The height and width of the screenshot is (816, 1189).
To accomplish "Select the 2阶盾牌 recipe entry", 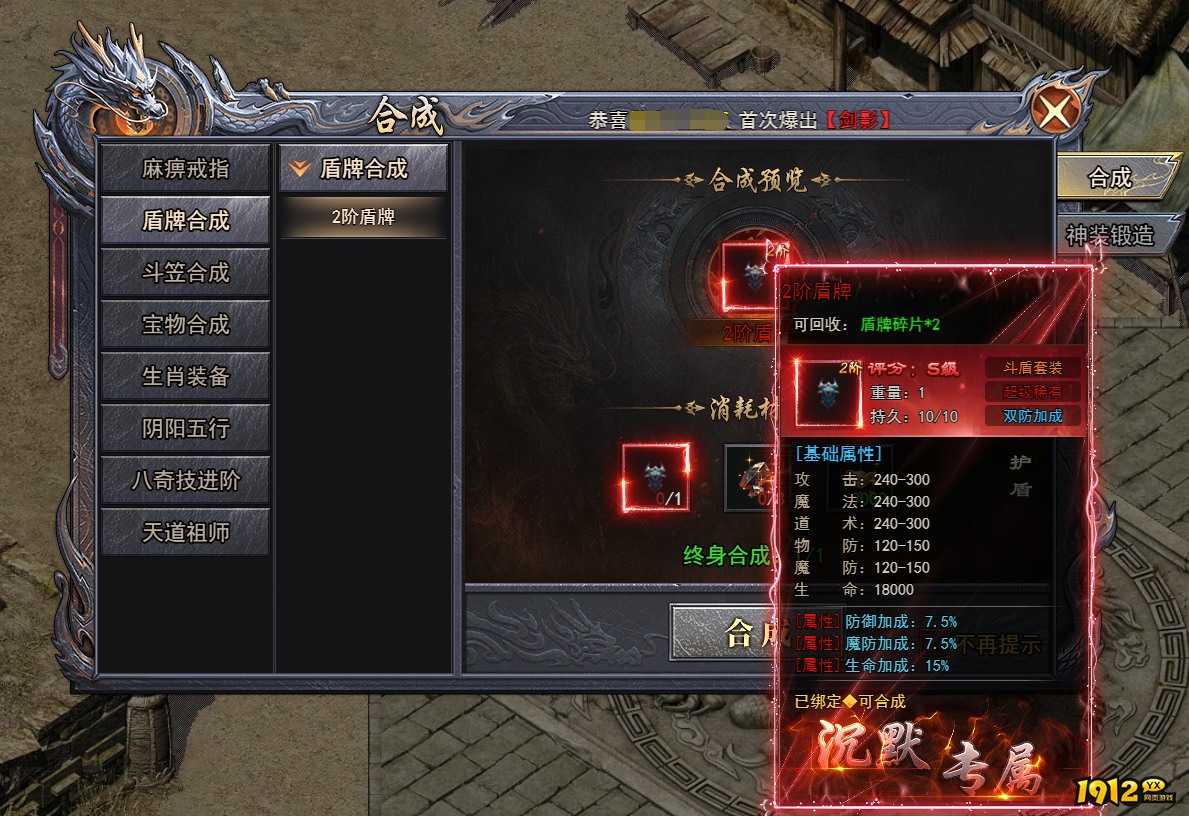I will click(x=363, y=217).
